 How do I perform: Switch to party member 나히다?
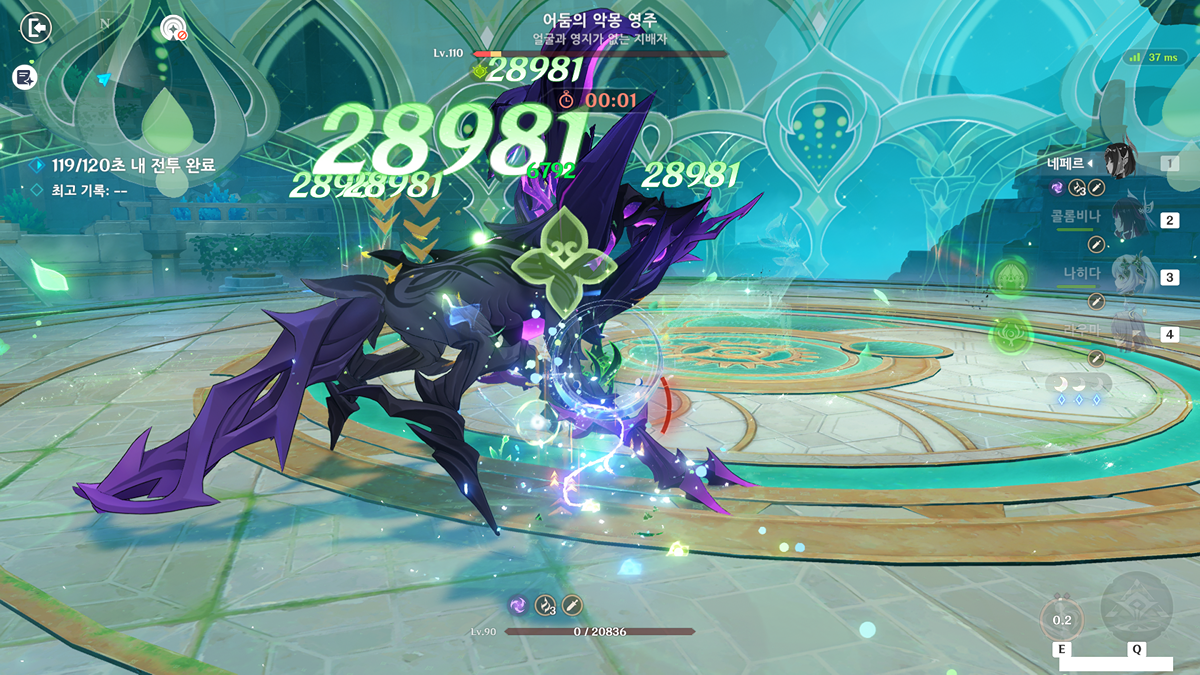[x=1118, y=277]
